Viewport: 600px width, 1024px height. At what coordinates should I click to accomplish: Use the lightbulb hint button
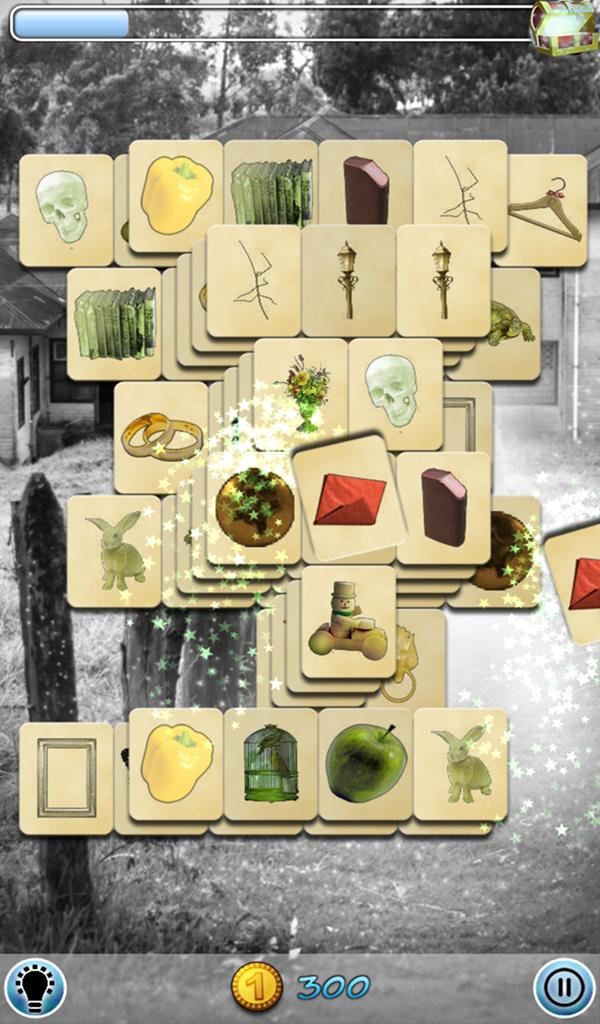tap(35, 988)
